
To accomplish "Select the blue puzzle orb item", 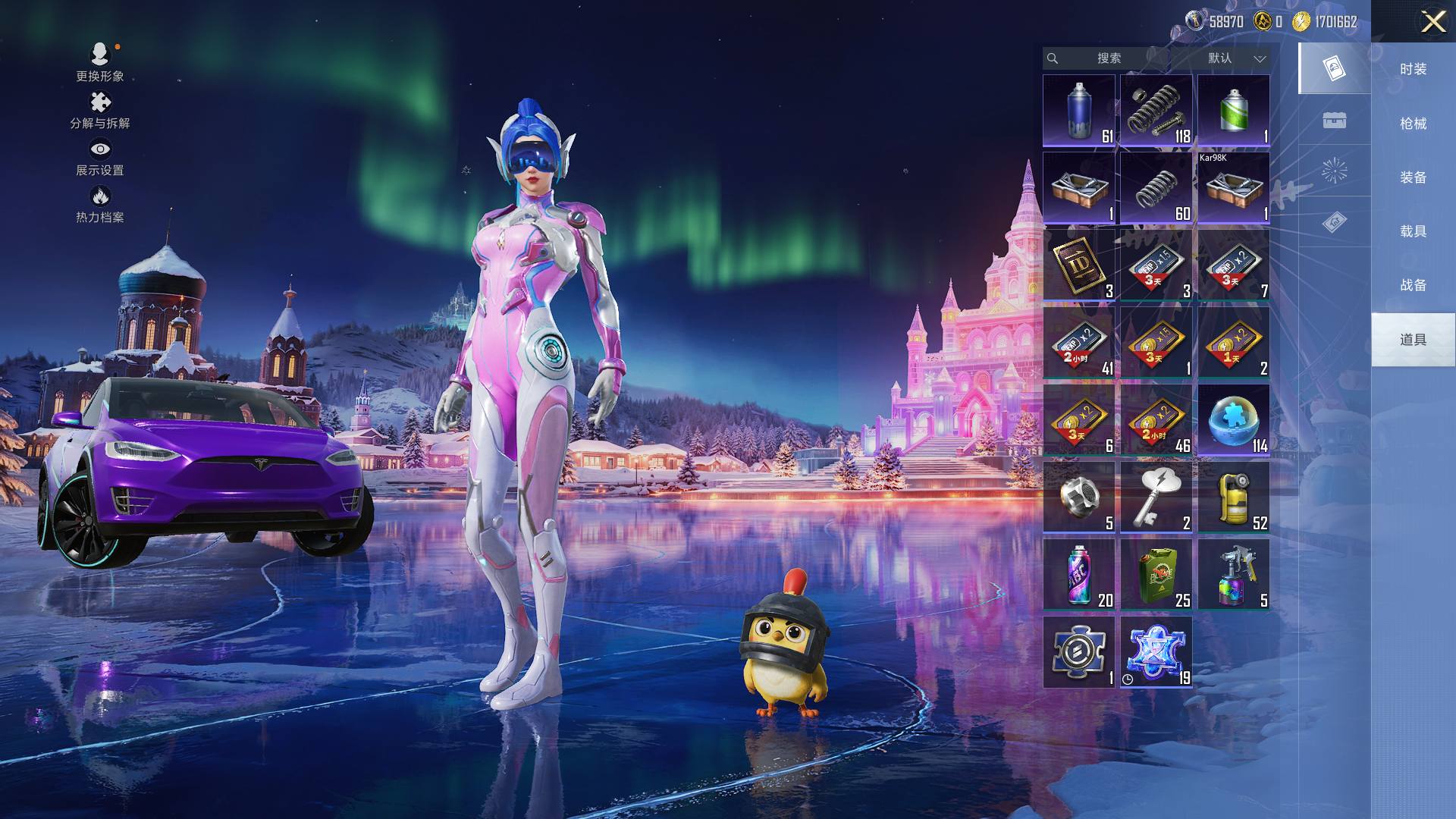I will point(1233,420).
